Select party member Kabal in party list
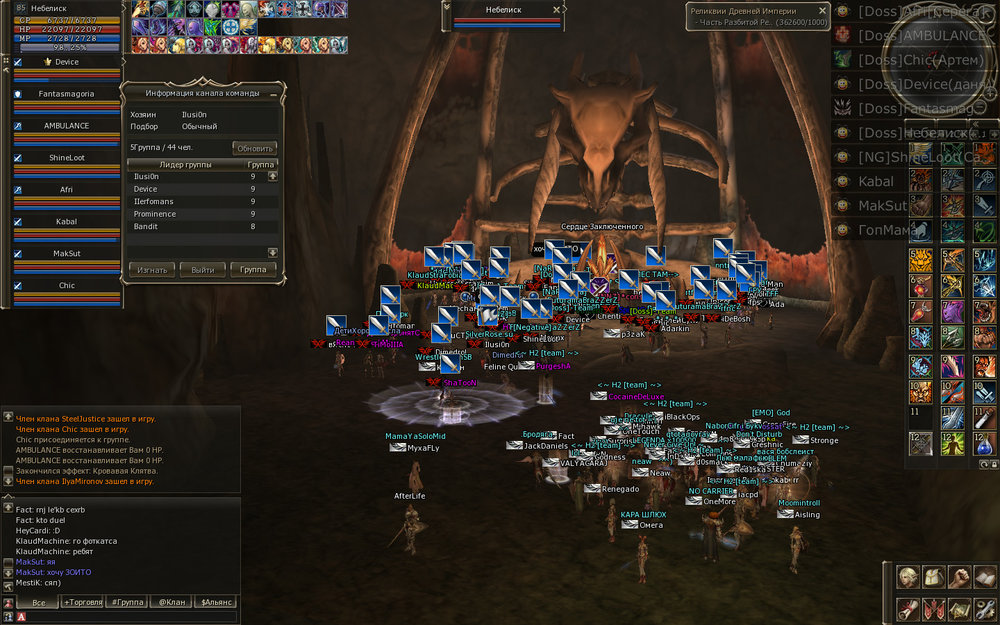 click(x=66, y=221)
